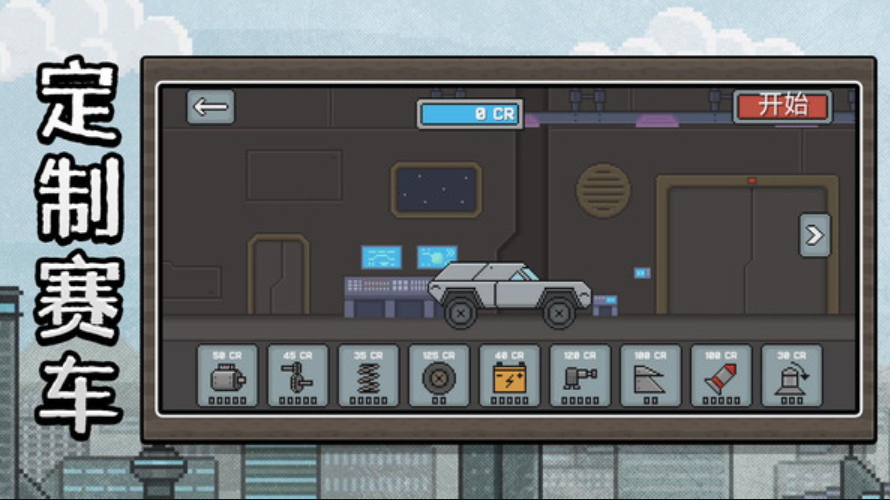Select the 120 CR turret gun upgrade
Screen dimensions: 890x500
click(x=580, y=376)
